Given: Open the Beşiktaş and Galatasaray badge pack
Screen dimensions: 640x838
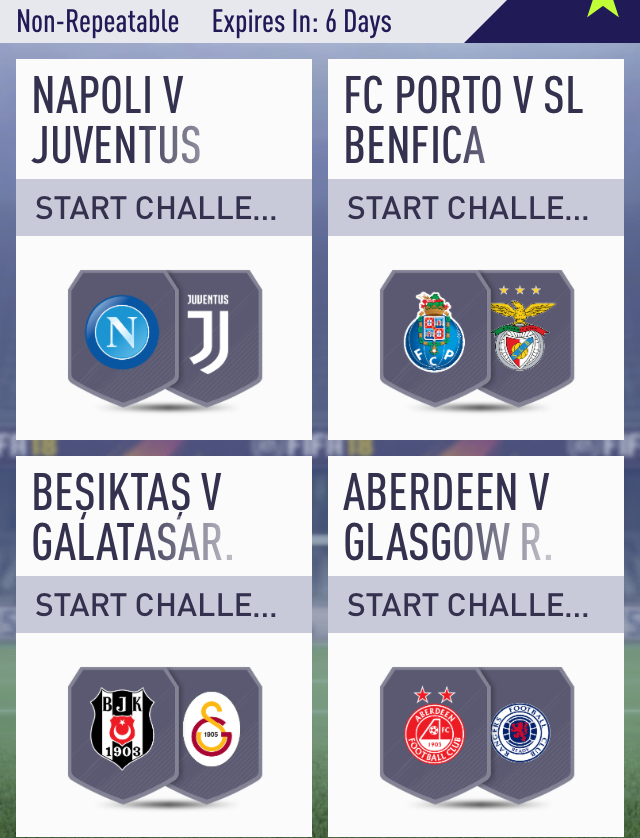Looking at the screenshot, I should click(x=165, y=734).
